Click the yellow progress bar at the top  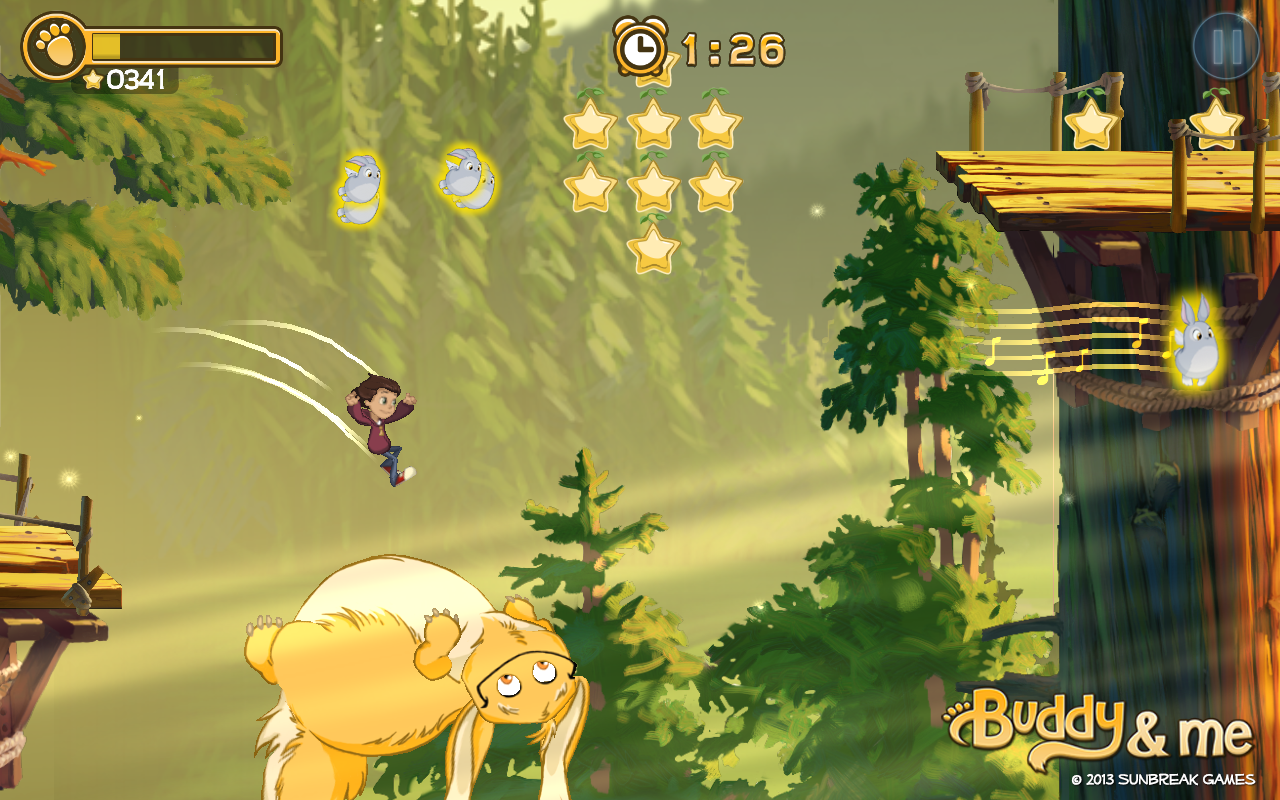pos(183,44)
